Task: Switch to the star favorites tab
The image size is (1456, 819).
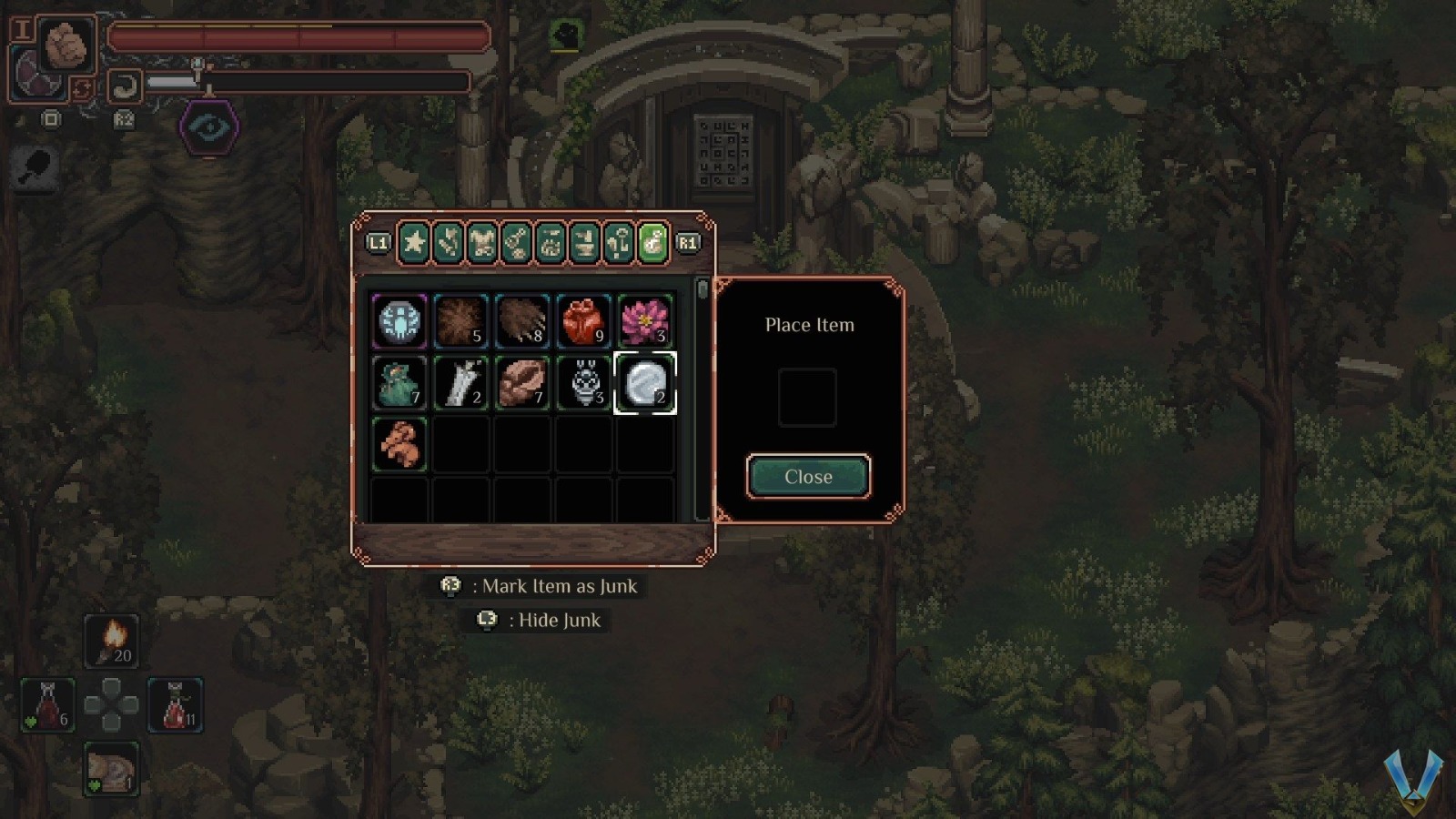Action: 414,243
